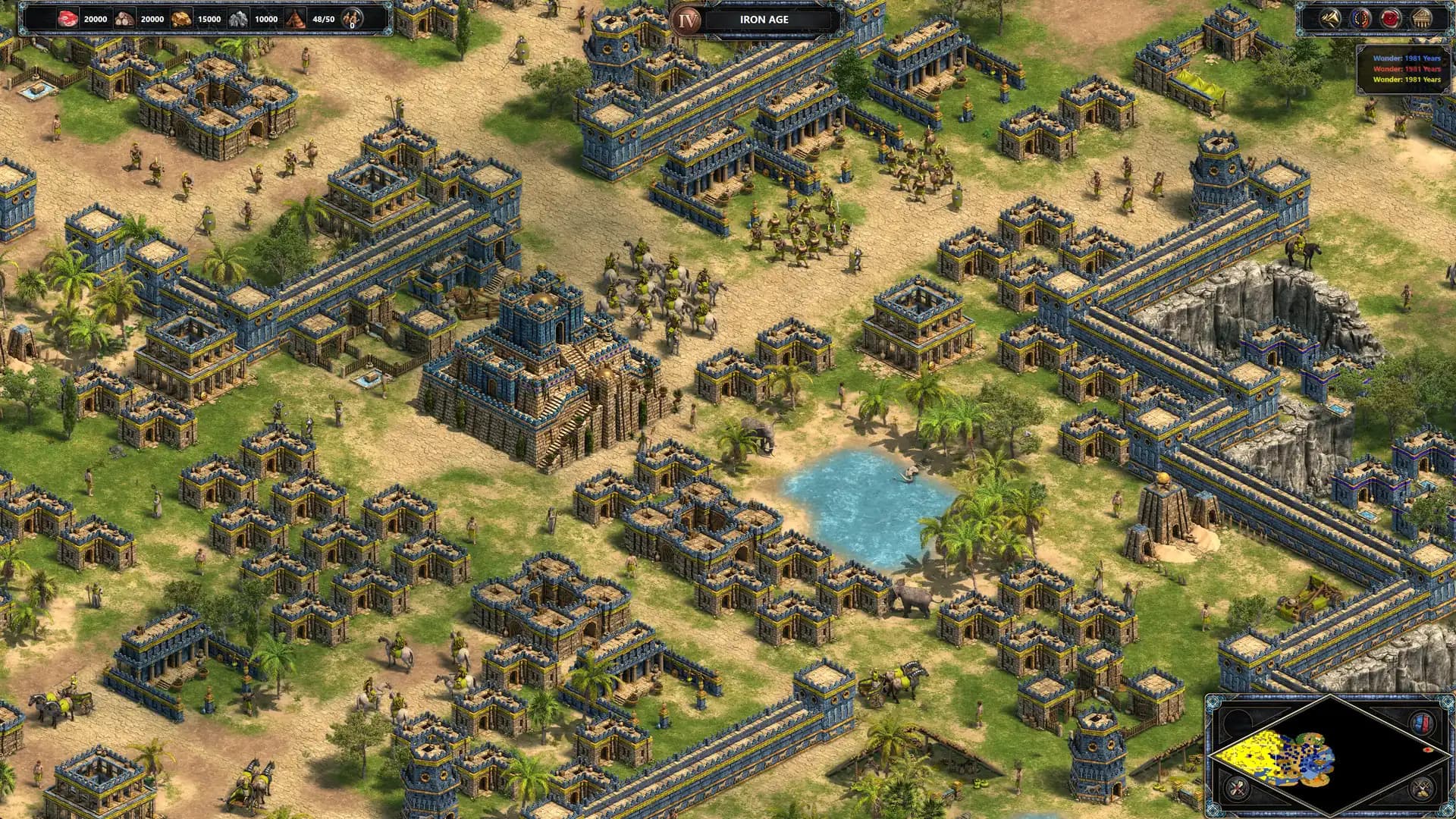1456x819 pixels.
Task: Click the population tent icon
Action: pyautogui.click(x=294, y=19)
